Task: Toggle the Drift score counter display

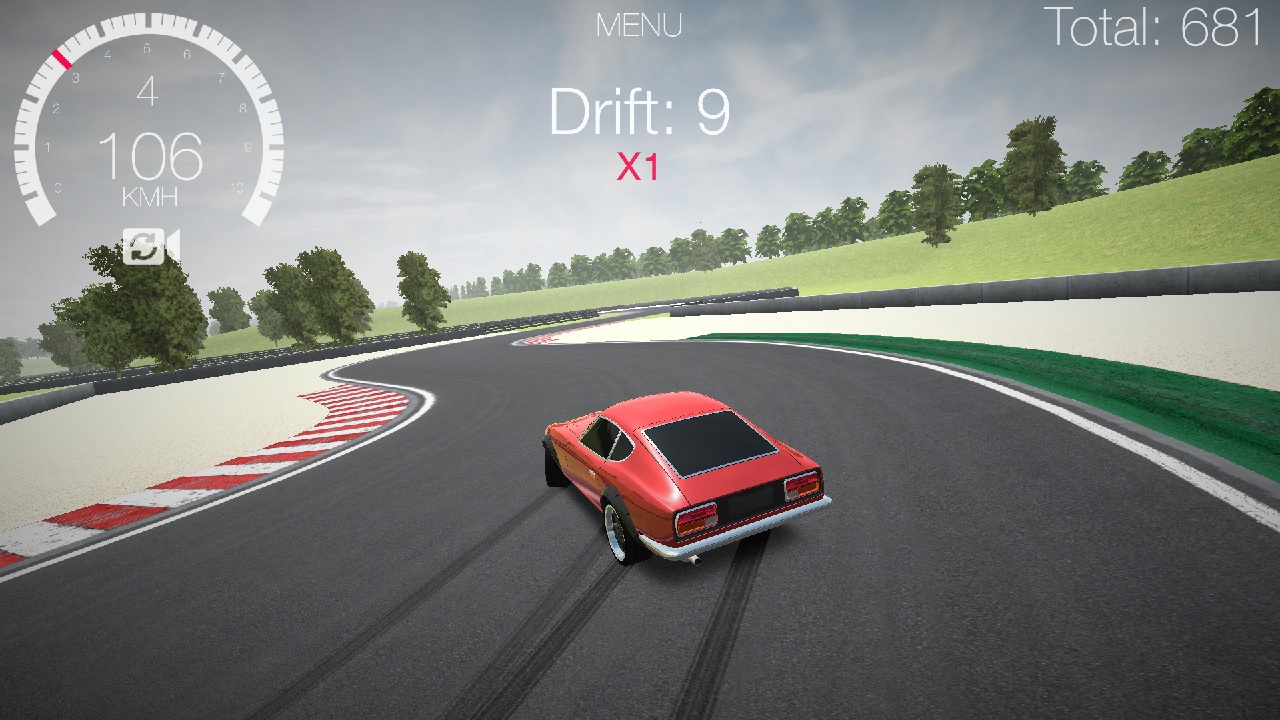Action: point(640,111)
